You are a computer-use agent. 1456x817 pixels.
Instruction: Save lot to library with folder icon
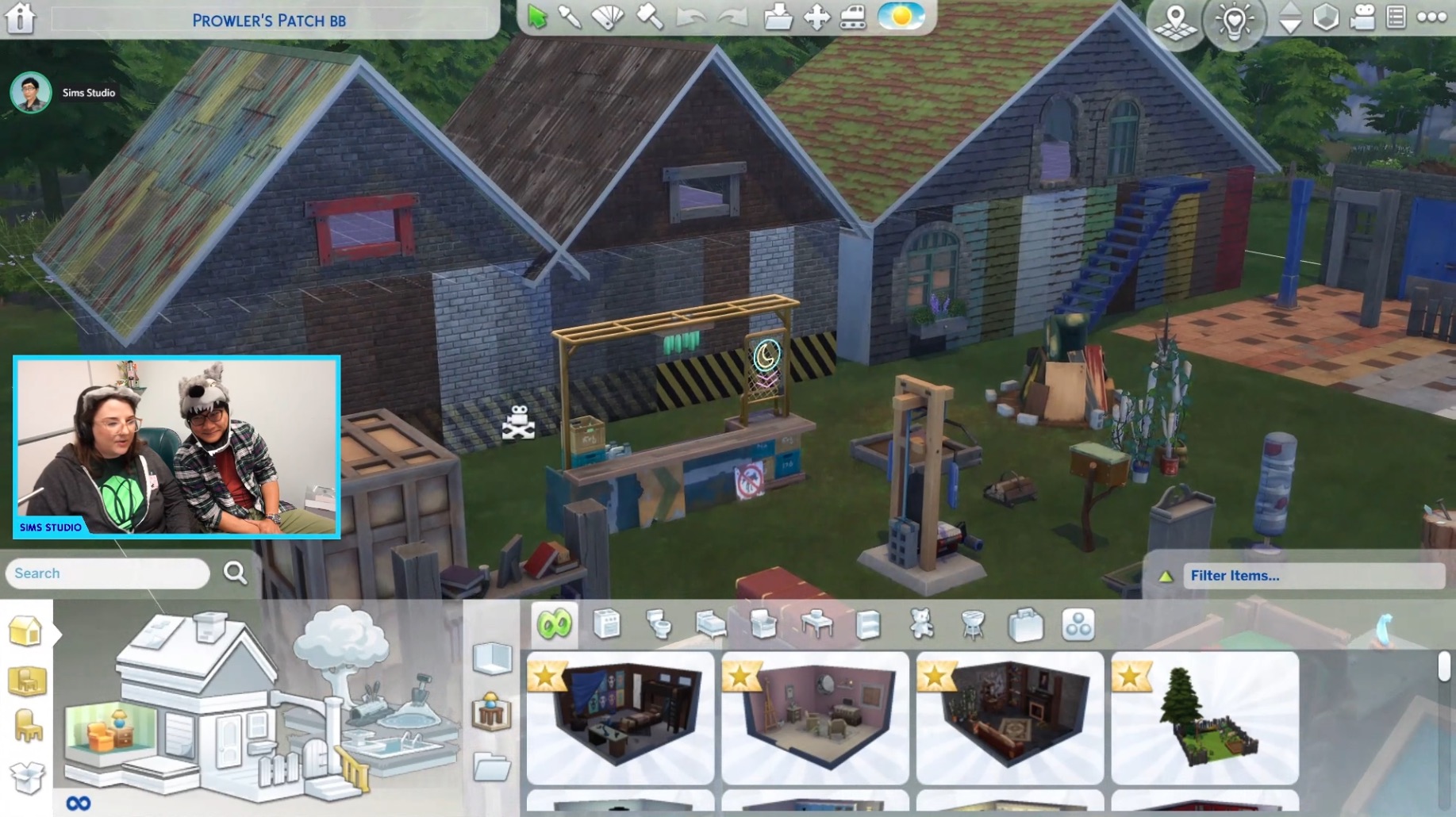click(778, 17)
